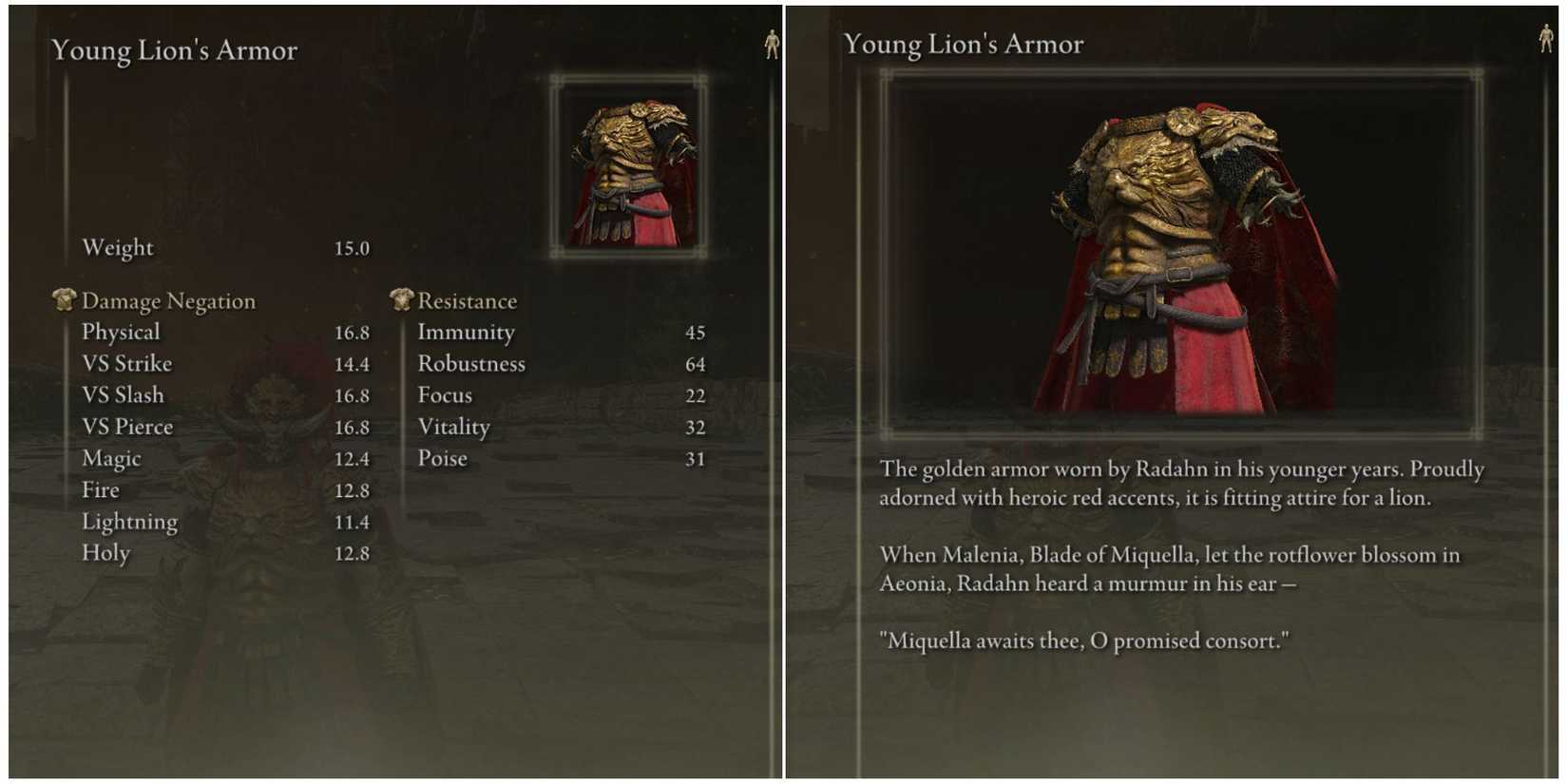
Task: Expand the Damage Negation section
Action: 168,300
